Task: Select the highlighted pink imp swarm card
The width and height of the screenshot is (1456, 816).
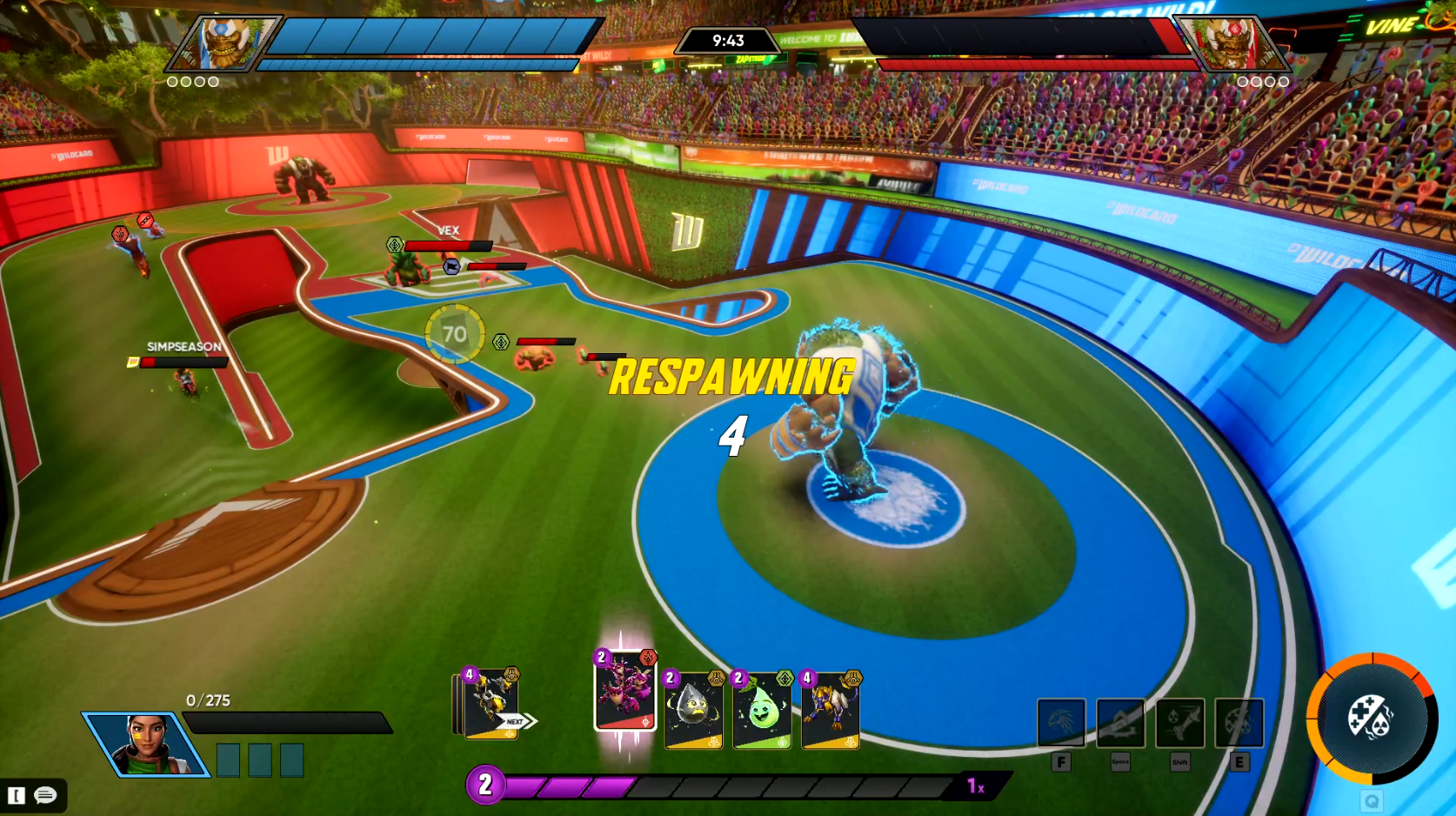Action: point(624,692)
